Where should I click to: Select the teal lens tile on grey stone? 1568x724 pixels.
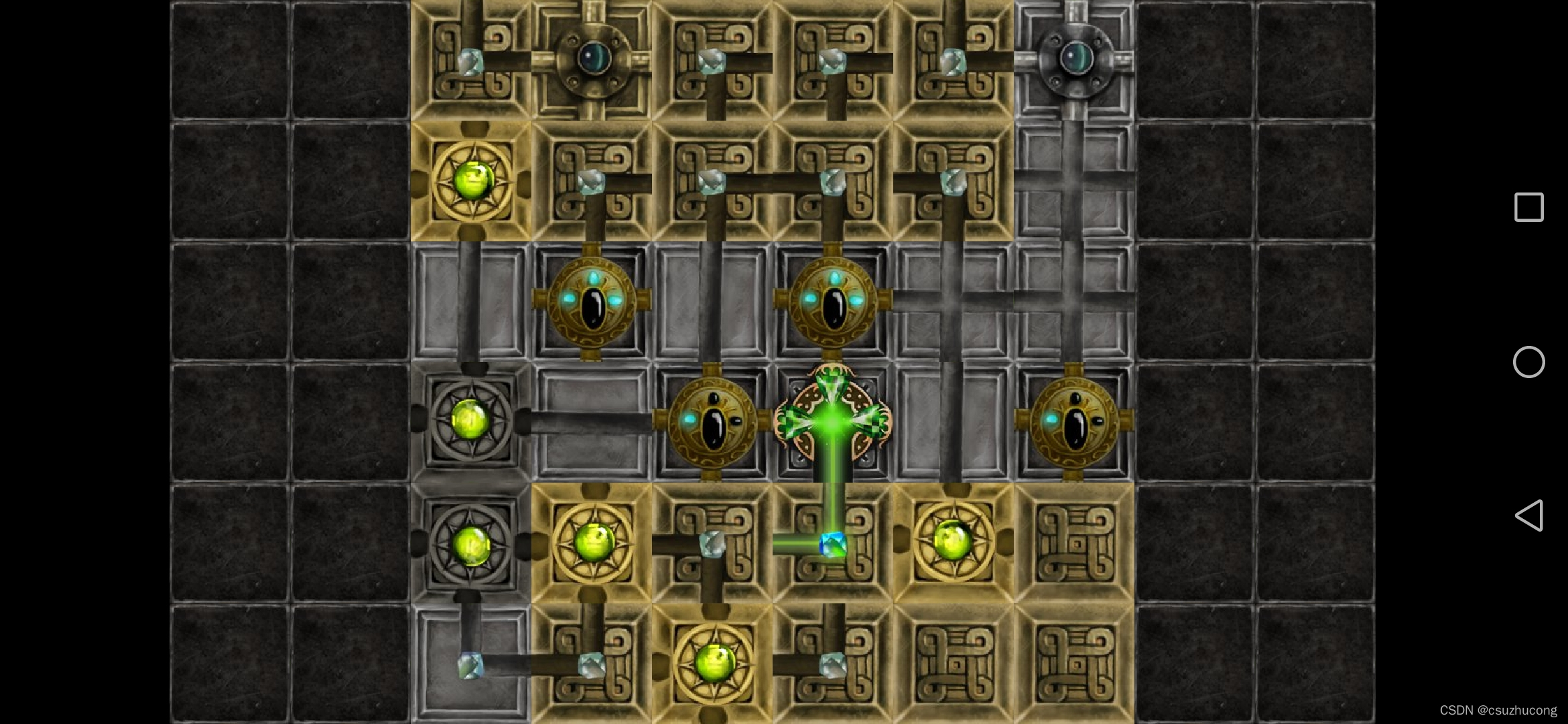pos(1074,59)
